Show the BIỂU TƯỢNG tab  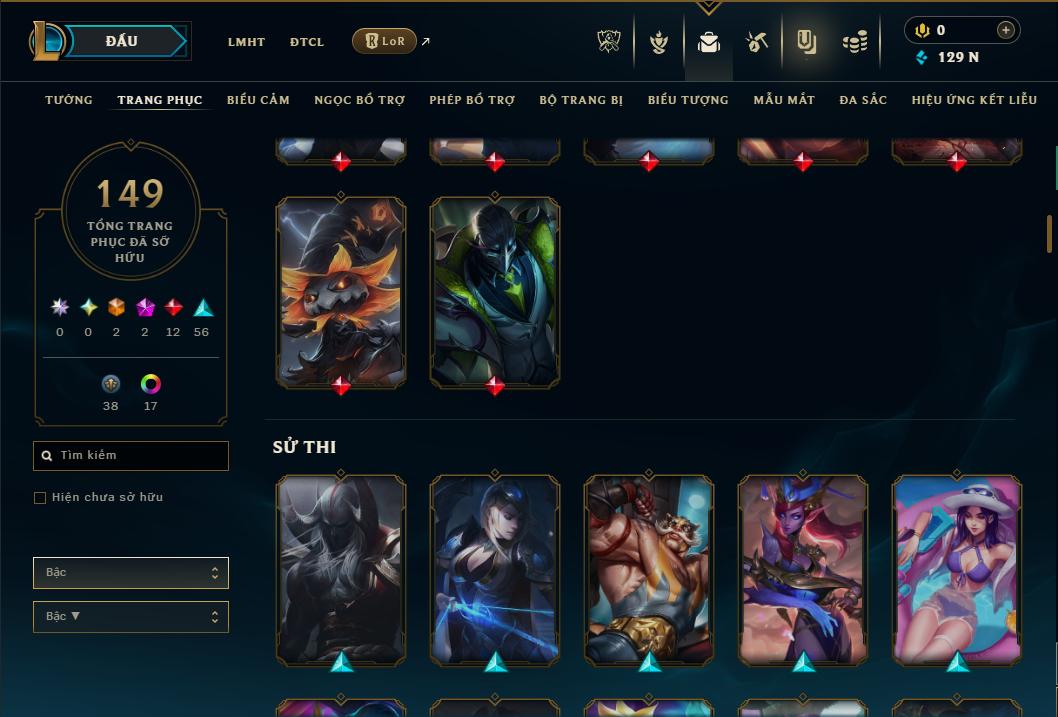pyautogui.click(x=688, y=100)
